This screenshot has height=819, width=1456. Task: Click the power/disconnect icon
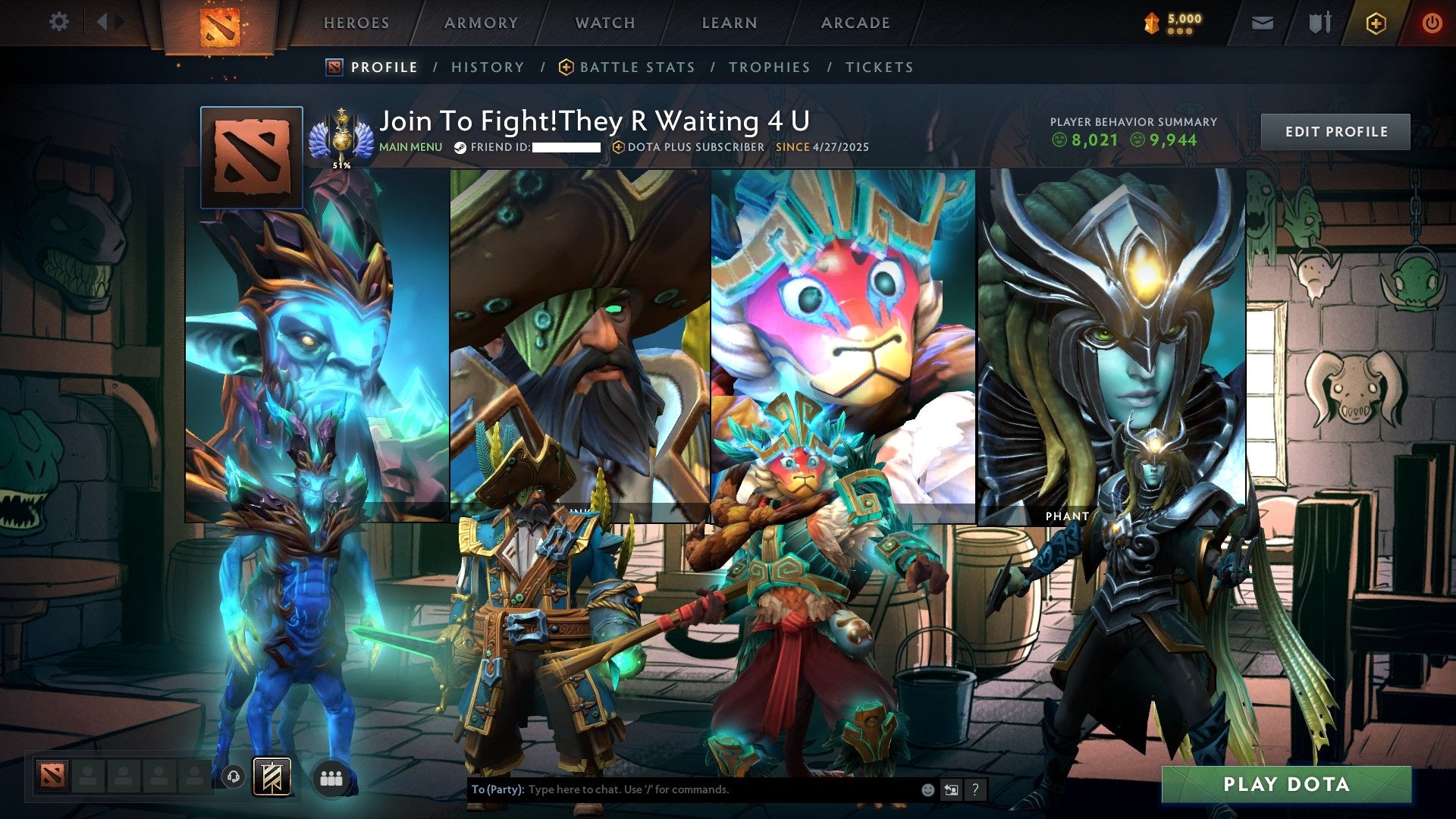click(x=1432, y=23)
